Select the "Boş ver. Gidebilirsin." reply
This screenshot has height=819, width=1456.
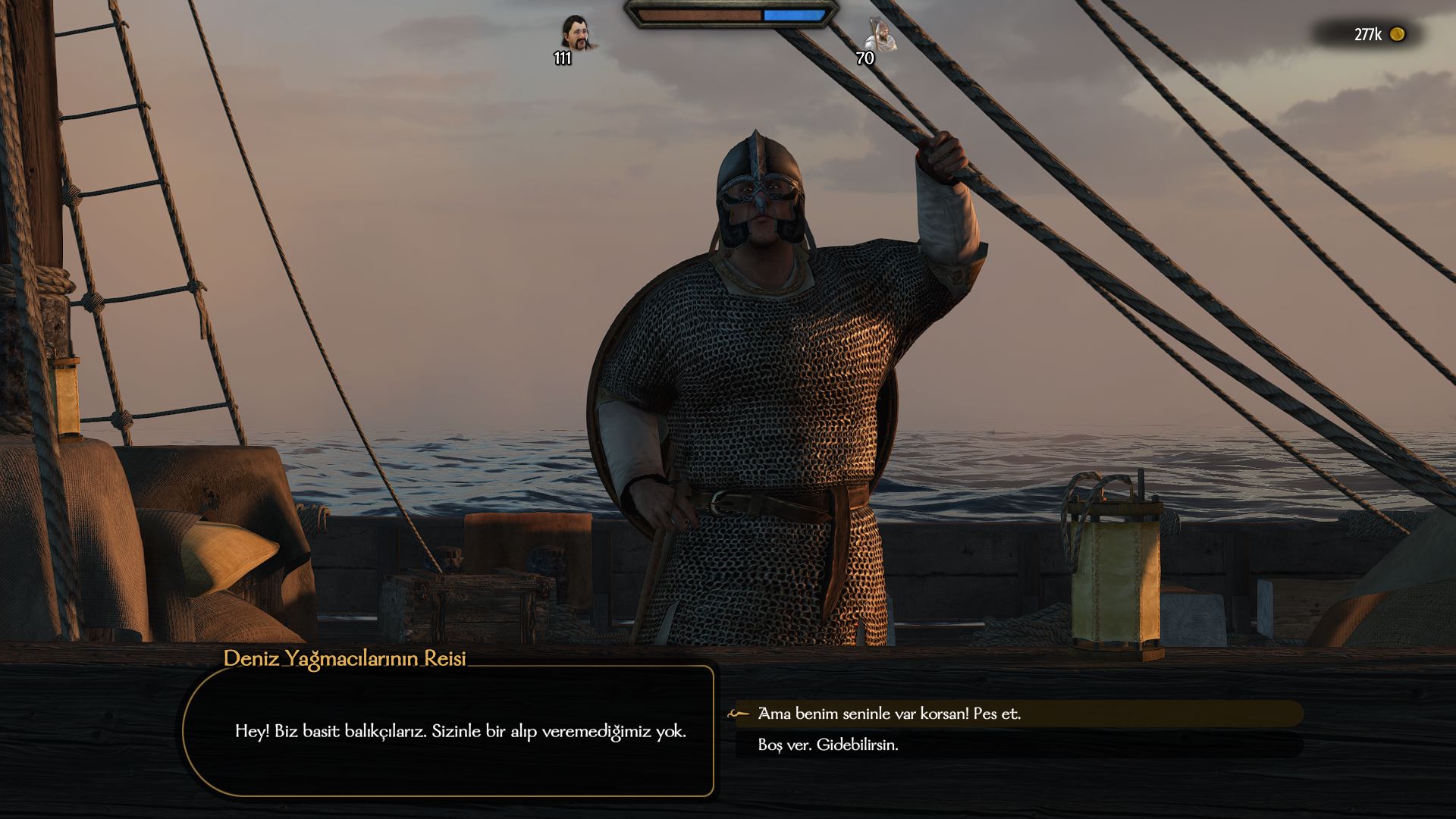(828, 745)
